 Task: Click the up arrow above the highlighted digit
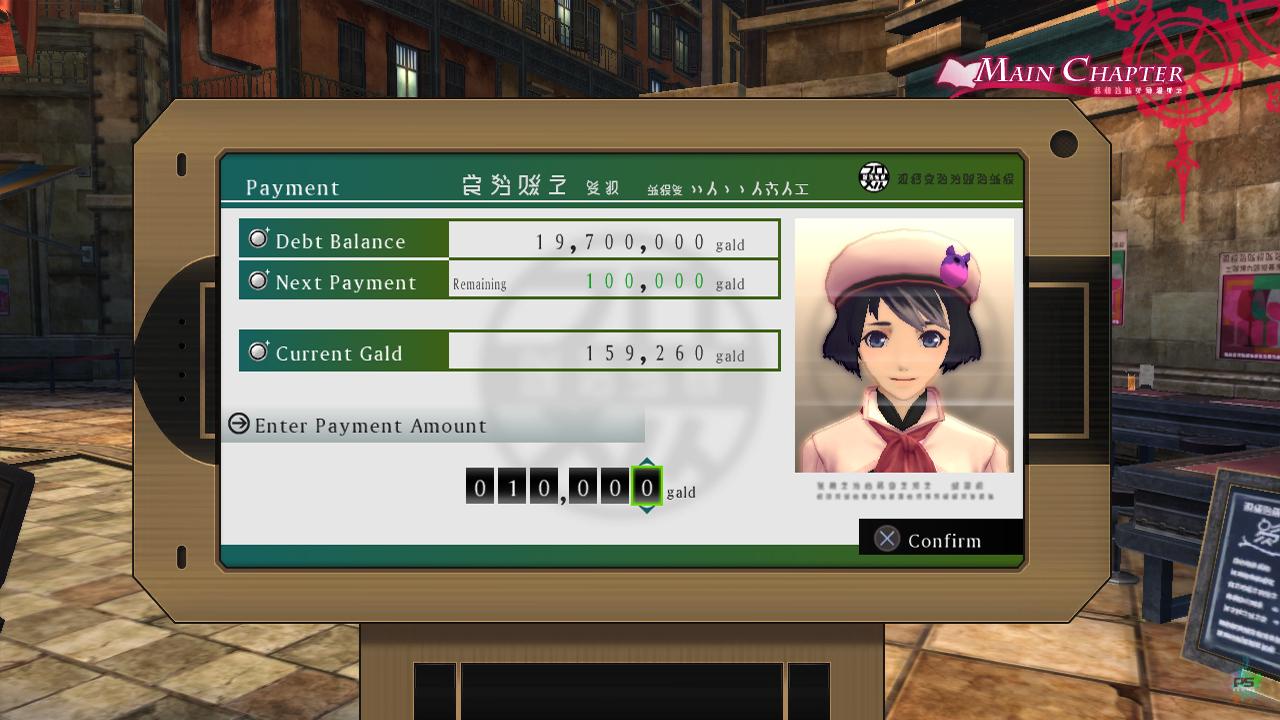point(647,462)
